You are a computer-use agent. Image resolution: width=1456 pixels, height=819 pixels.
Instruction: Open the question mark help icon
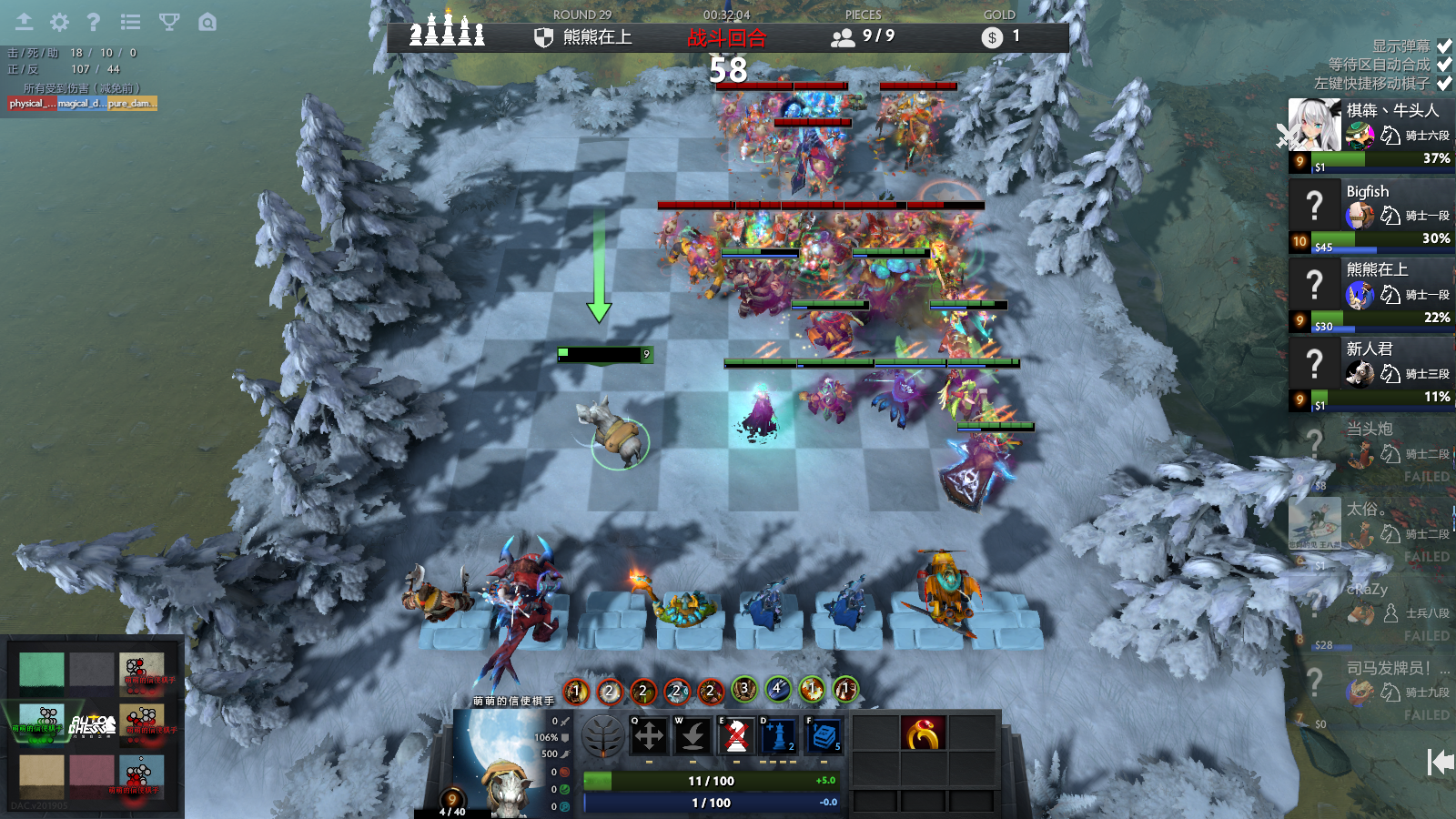93,22
